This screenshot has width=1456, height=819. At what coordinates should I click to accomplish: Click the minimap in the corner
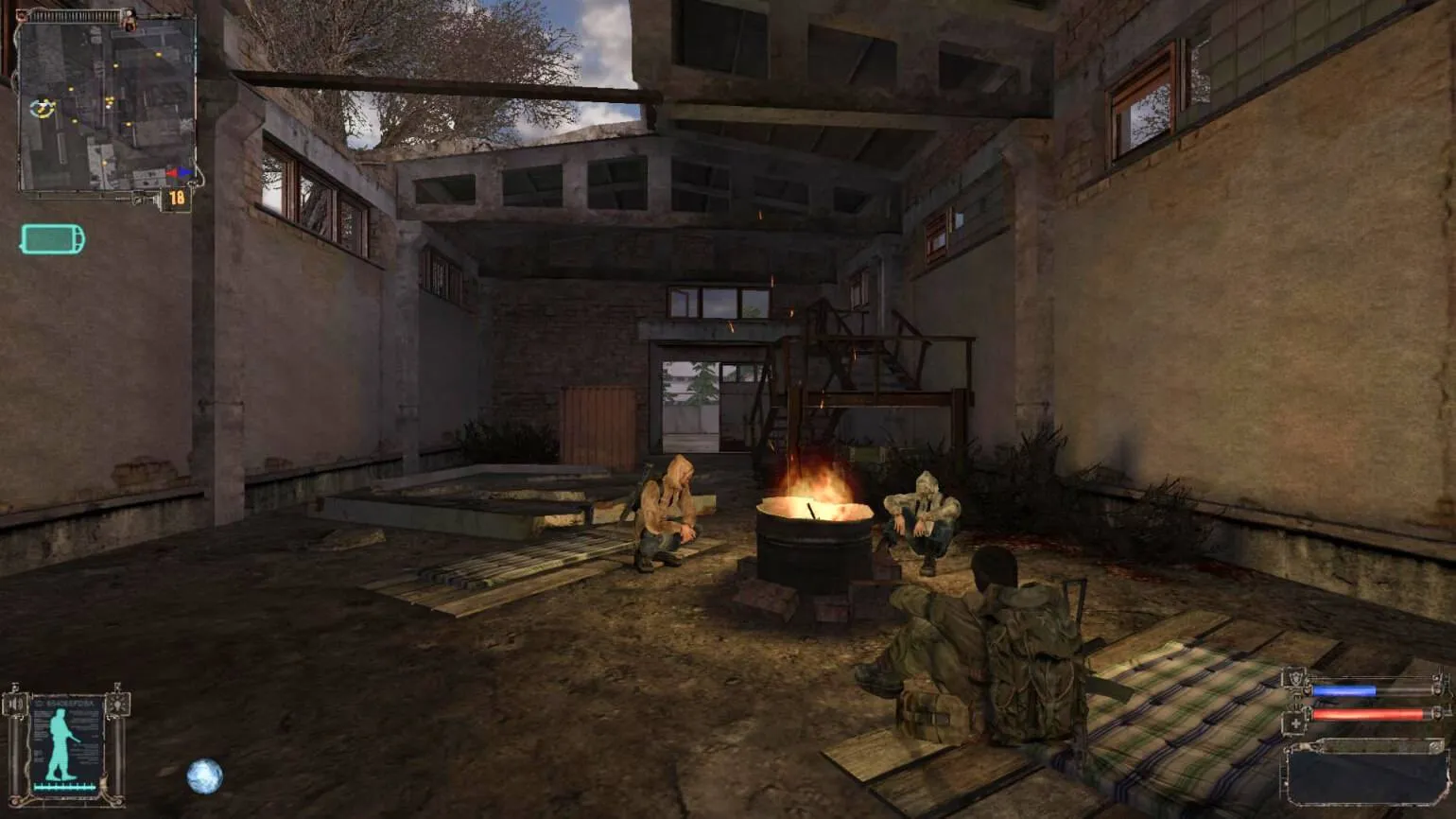point(106,104)
